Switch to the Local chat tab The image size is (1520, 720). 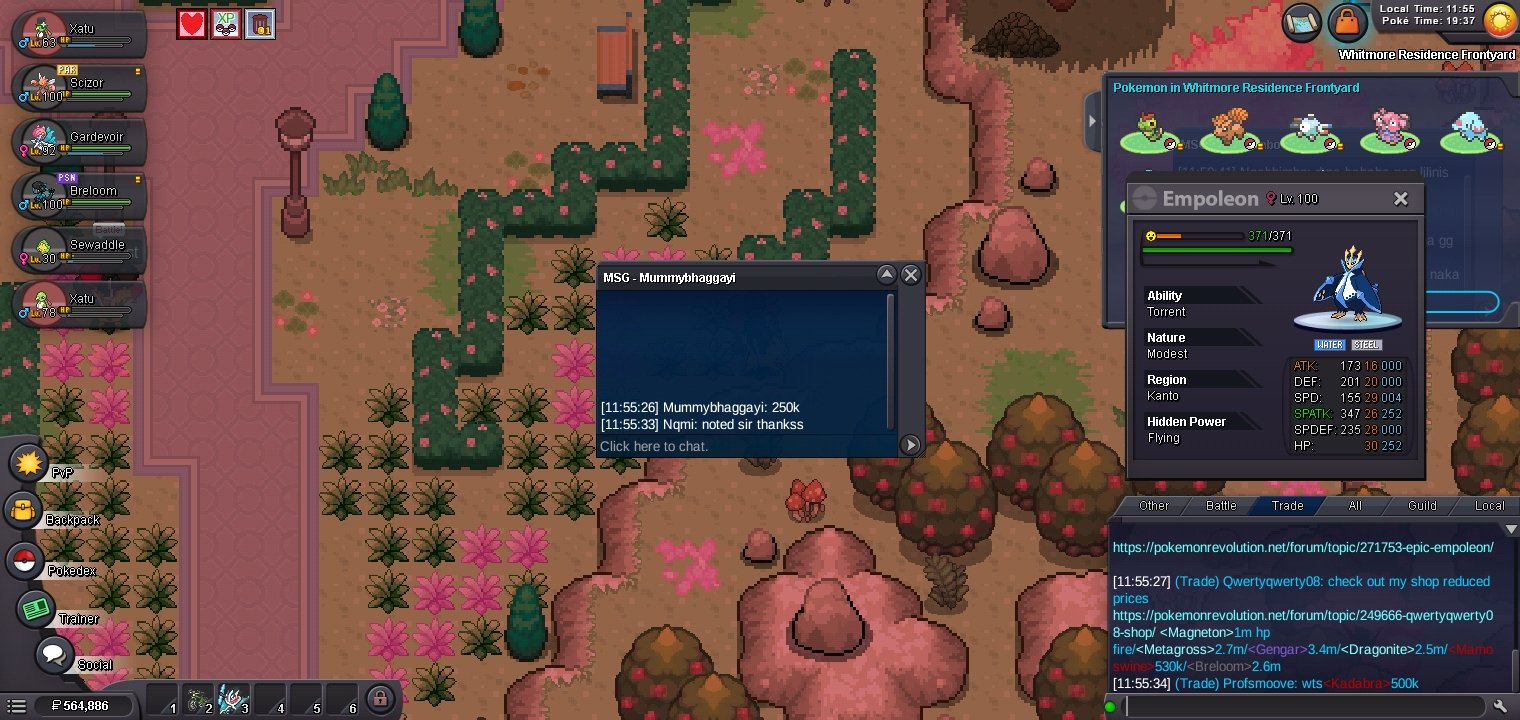click(x=1489, y=506)
